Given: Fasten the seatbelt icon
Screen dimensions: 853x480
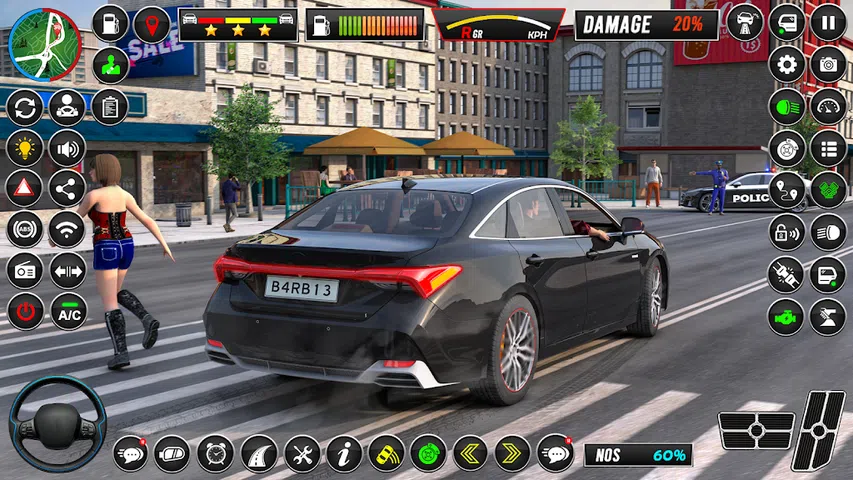Looking at the screenshot, I should tap(787, 274).
